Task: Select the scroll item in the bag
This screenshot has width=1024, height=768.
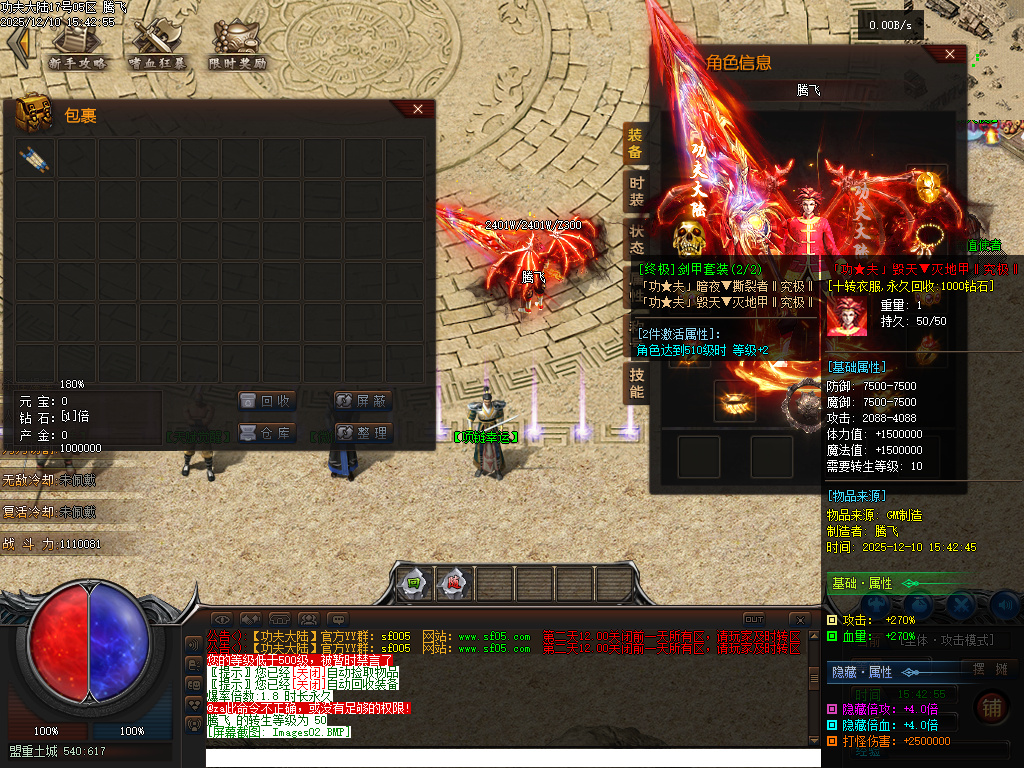Action: pos(34,158)
